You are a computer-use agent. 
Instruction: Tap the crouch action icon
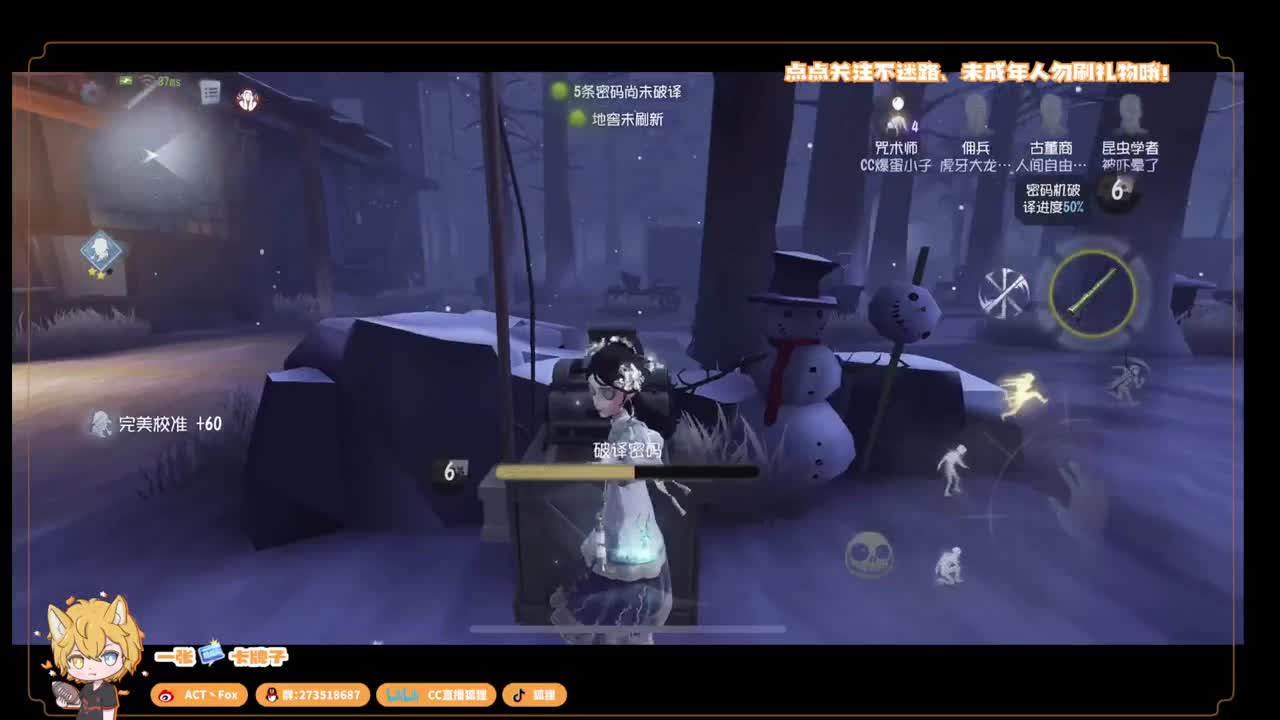pos(951,566)
